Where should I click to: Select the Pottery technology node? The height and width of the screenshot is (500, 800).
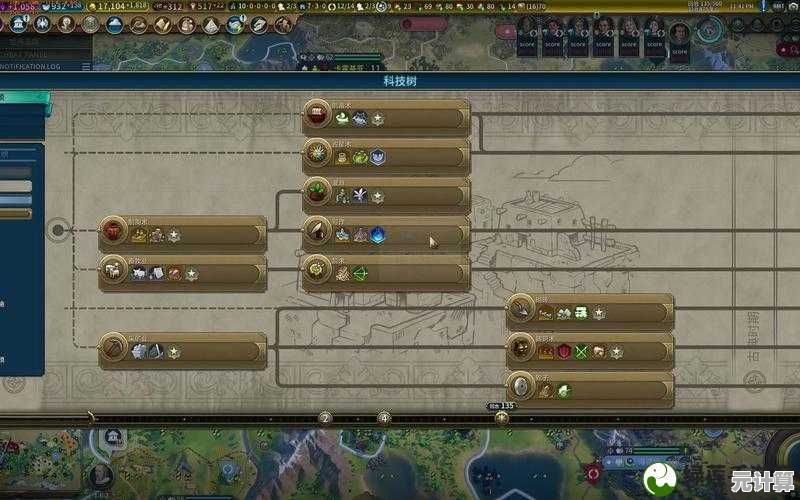coord(183,234)
